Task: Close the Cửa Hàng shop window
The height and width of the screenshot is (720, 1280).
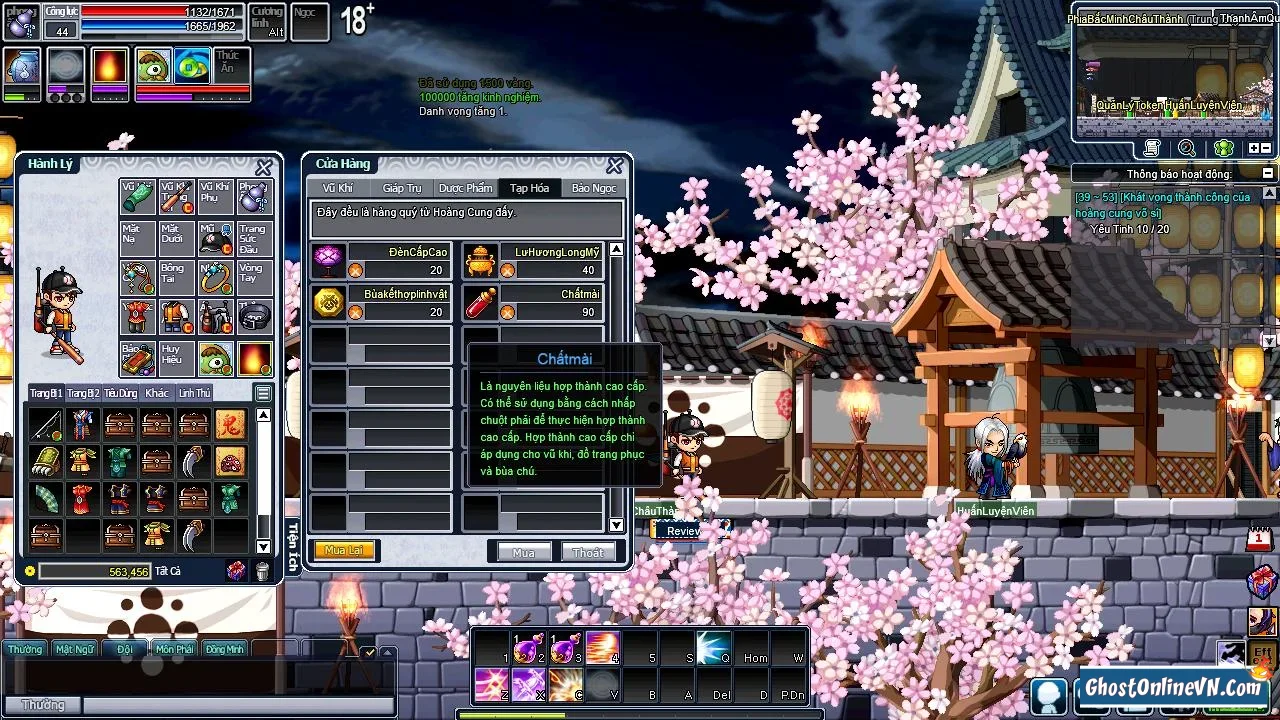Action: [x=615, y=165]
